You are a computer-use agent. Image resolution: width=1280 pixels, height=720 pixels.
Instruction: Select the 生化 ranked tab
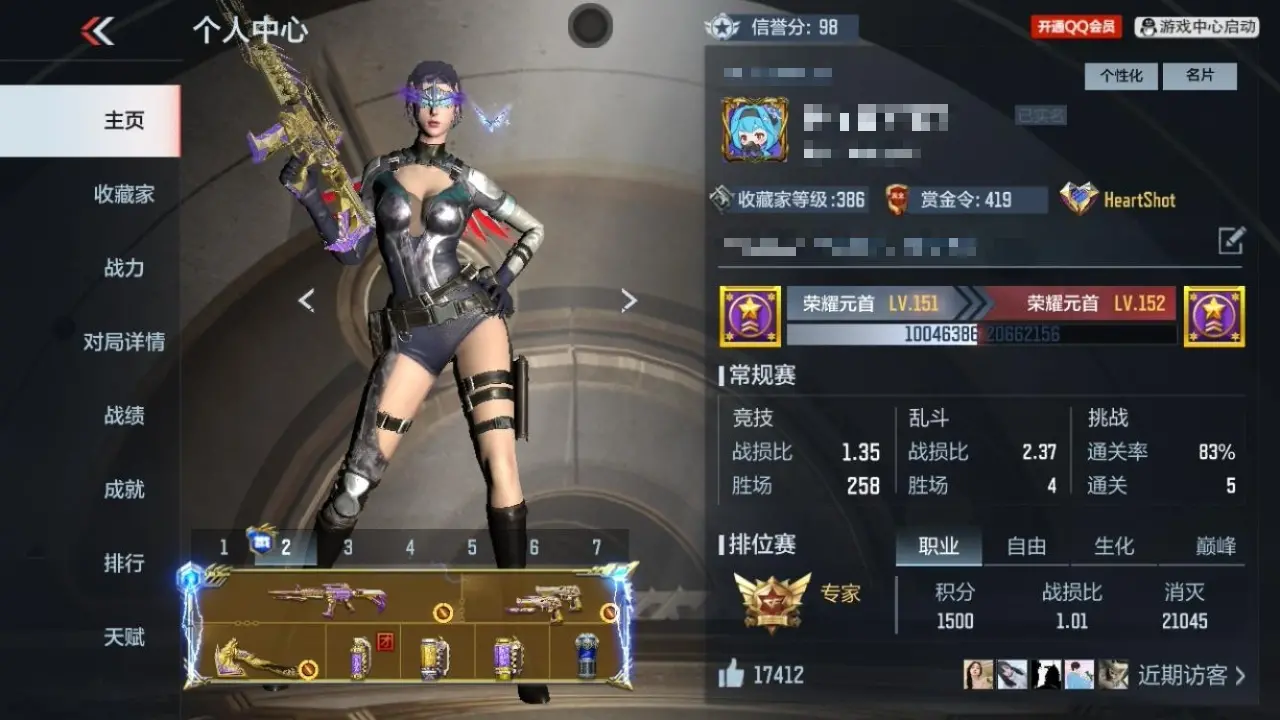[x=1114, y=546]
